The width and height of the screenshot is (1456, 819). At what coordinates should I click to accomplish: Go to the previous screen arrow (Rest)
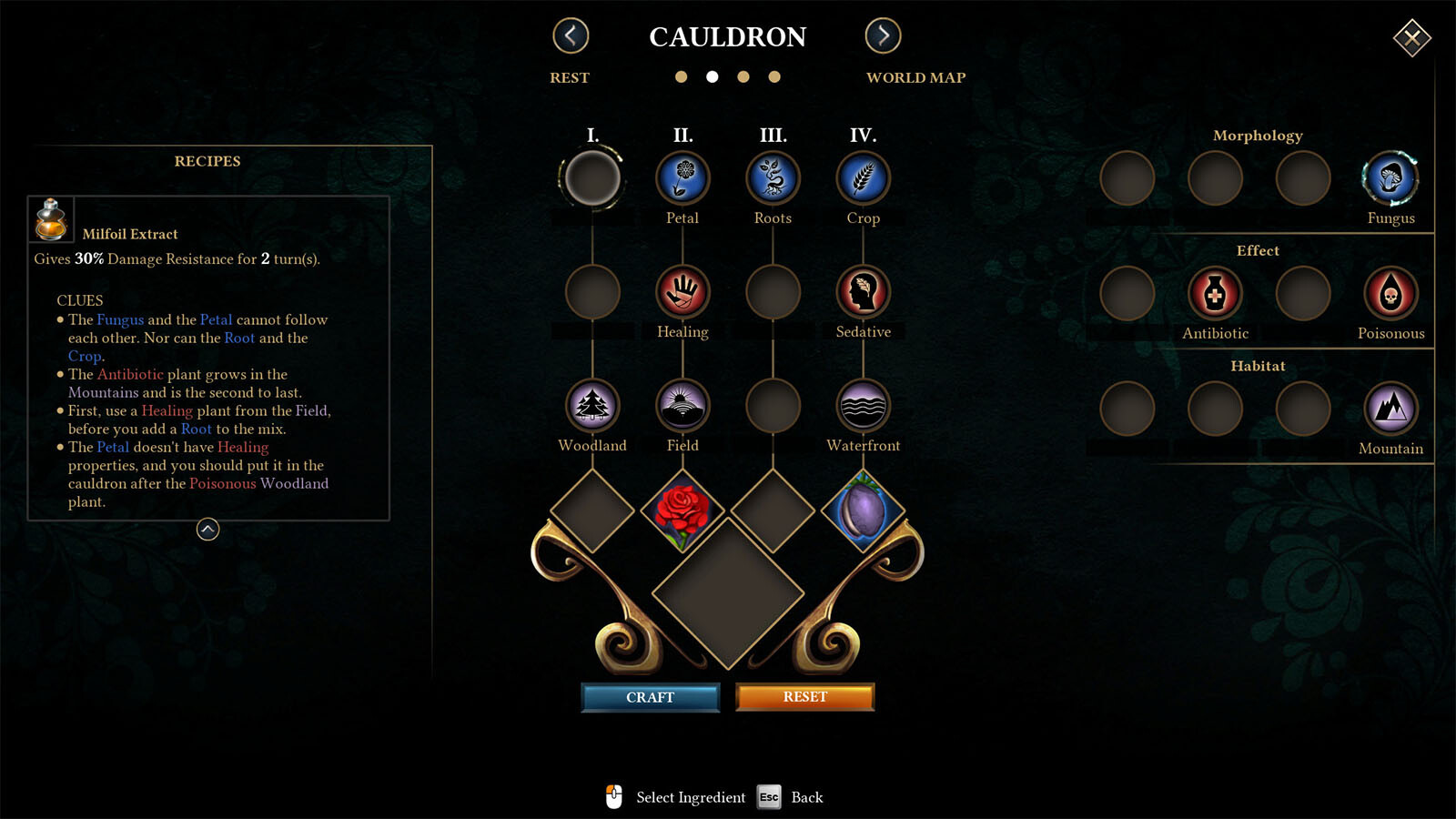click(x=571, y=36)
